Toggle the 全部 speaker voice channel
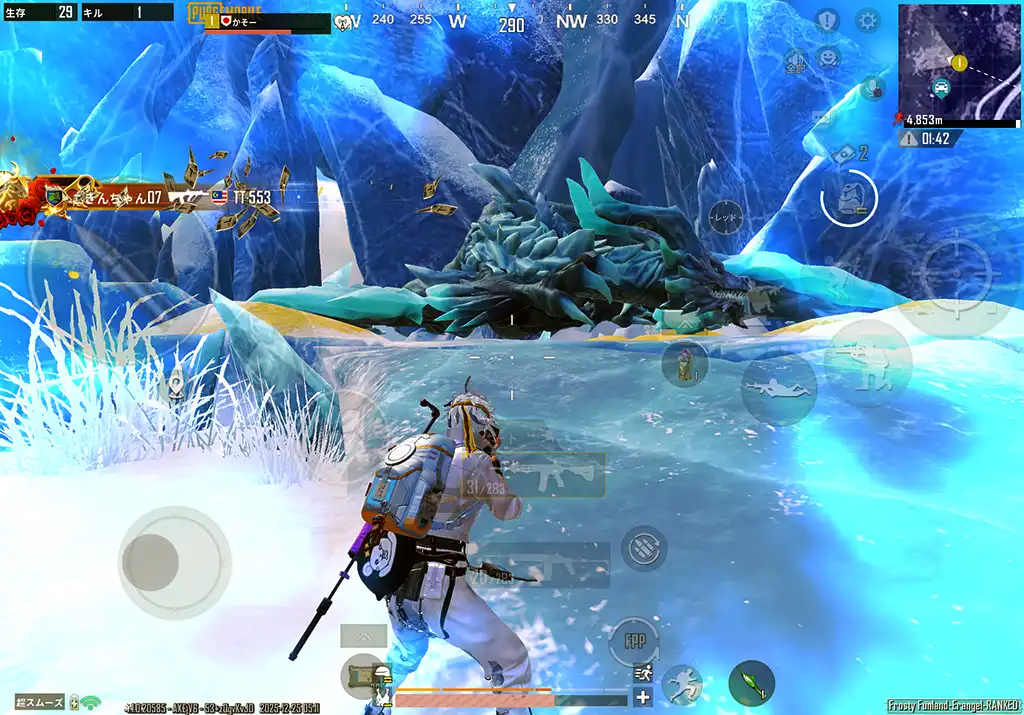The width and height of the screenshot is (1024, 715). point(795,60)
